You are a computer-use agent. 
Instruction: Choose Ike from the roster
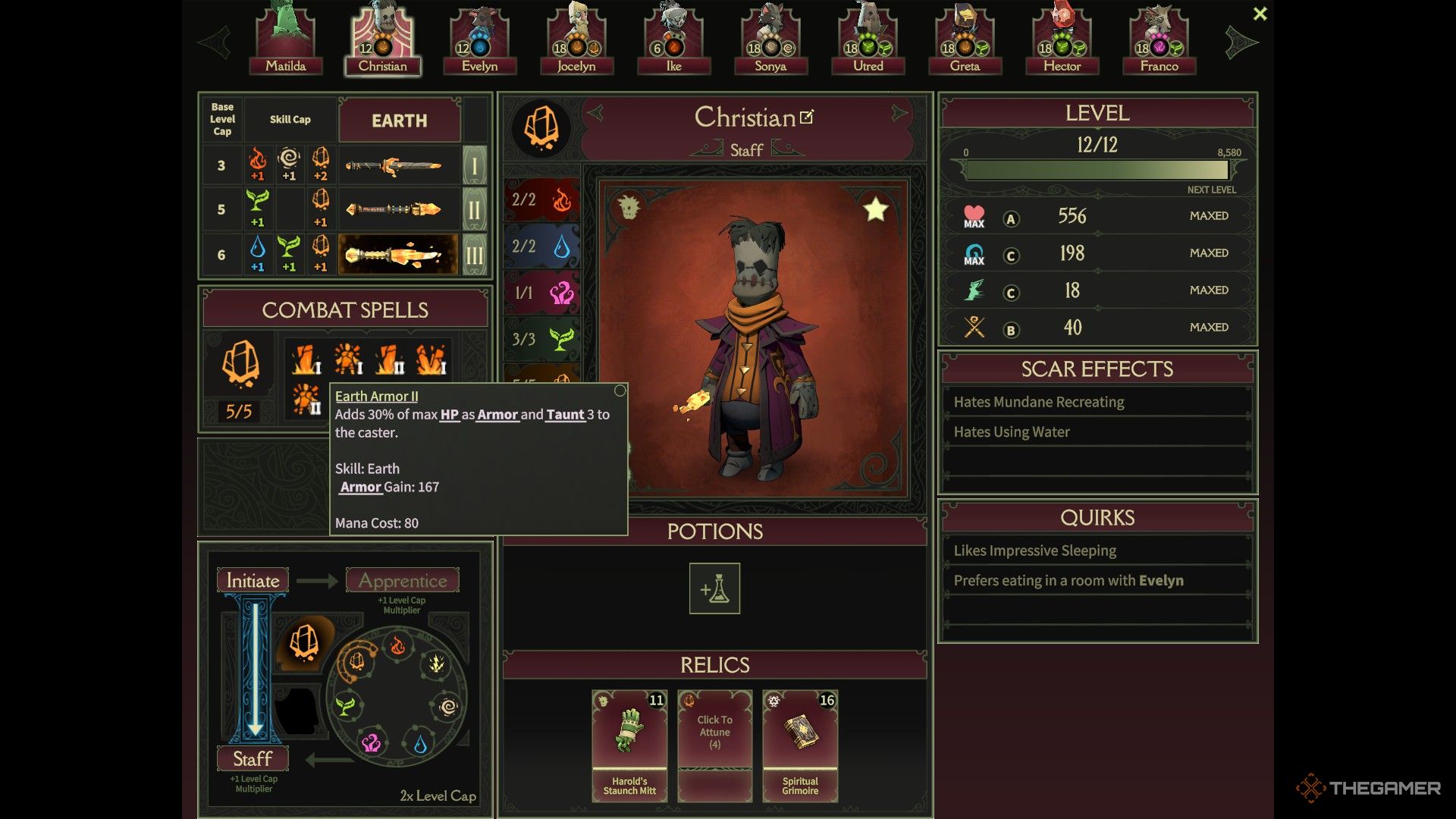point(673,42)
